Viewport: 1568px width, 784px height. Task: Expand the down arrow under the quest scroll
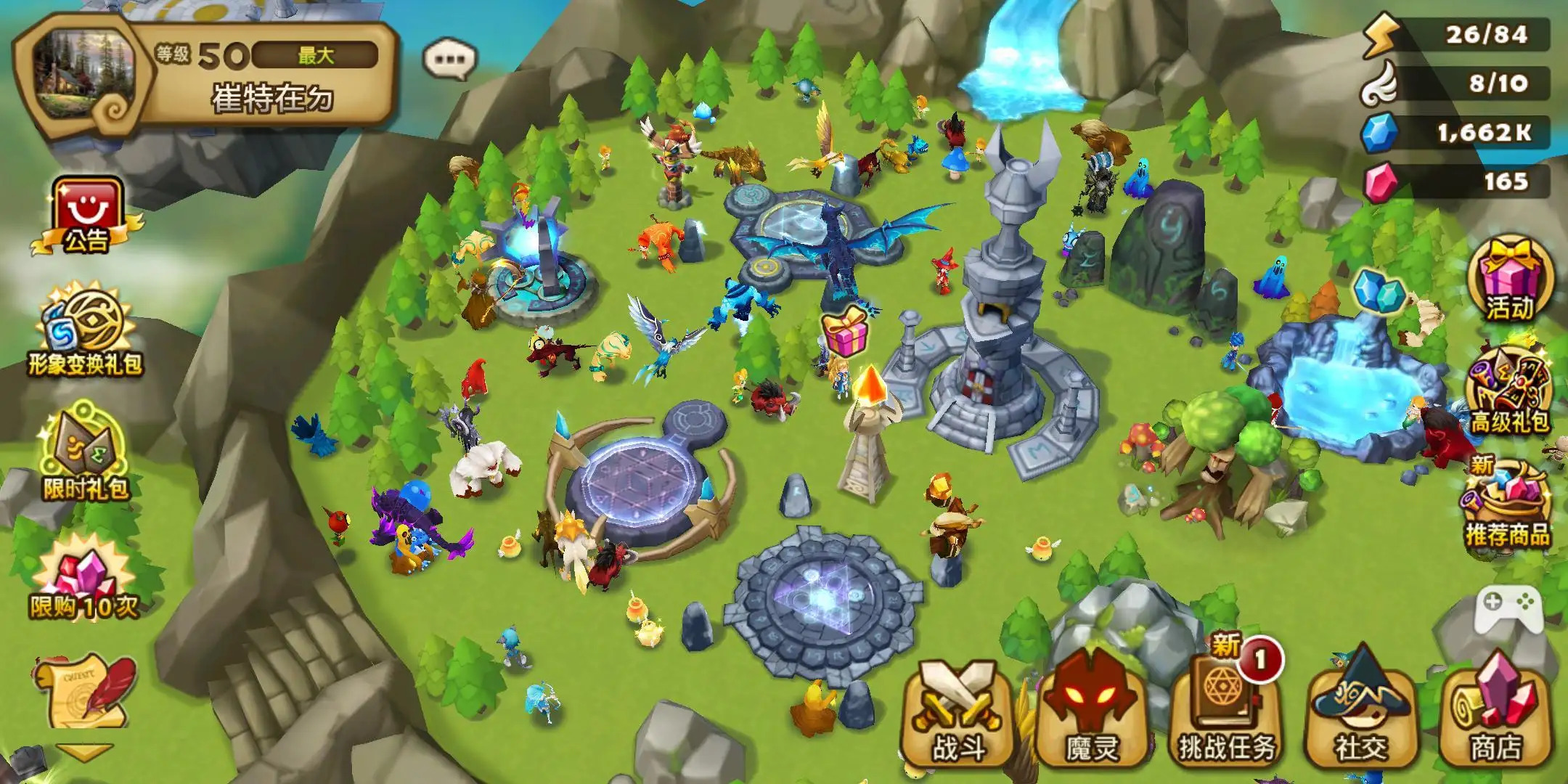[x=85, y=752]
